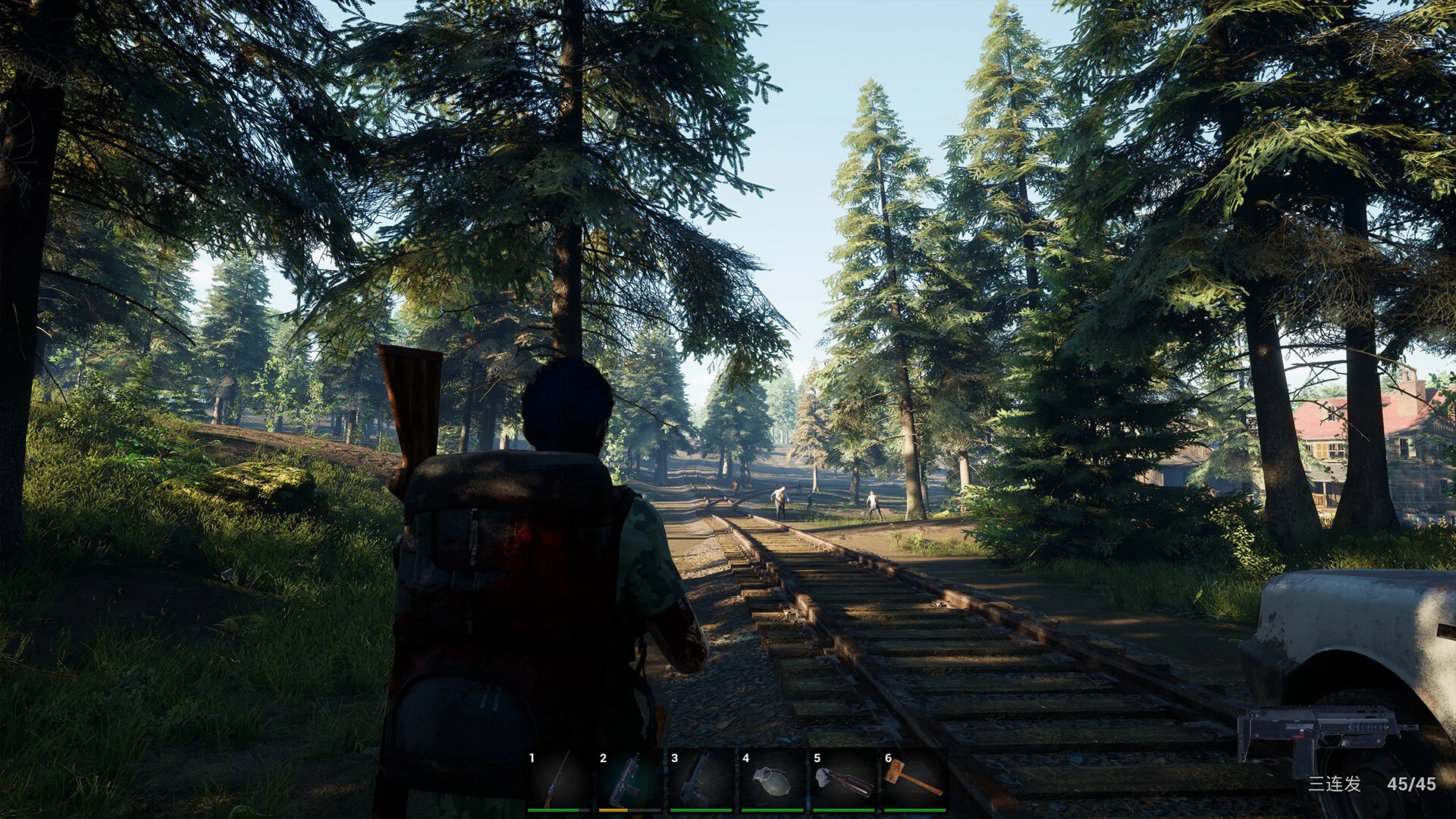The width and height of the screenshot is (1456, 819).
Task: Toggle the 三连发 burst fire mode label
Action: click(x=1334, y=784)
